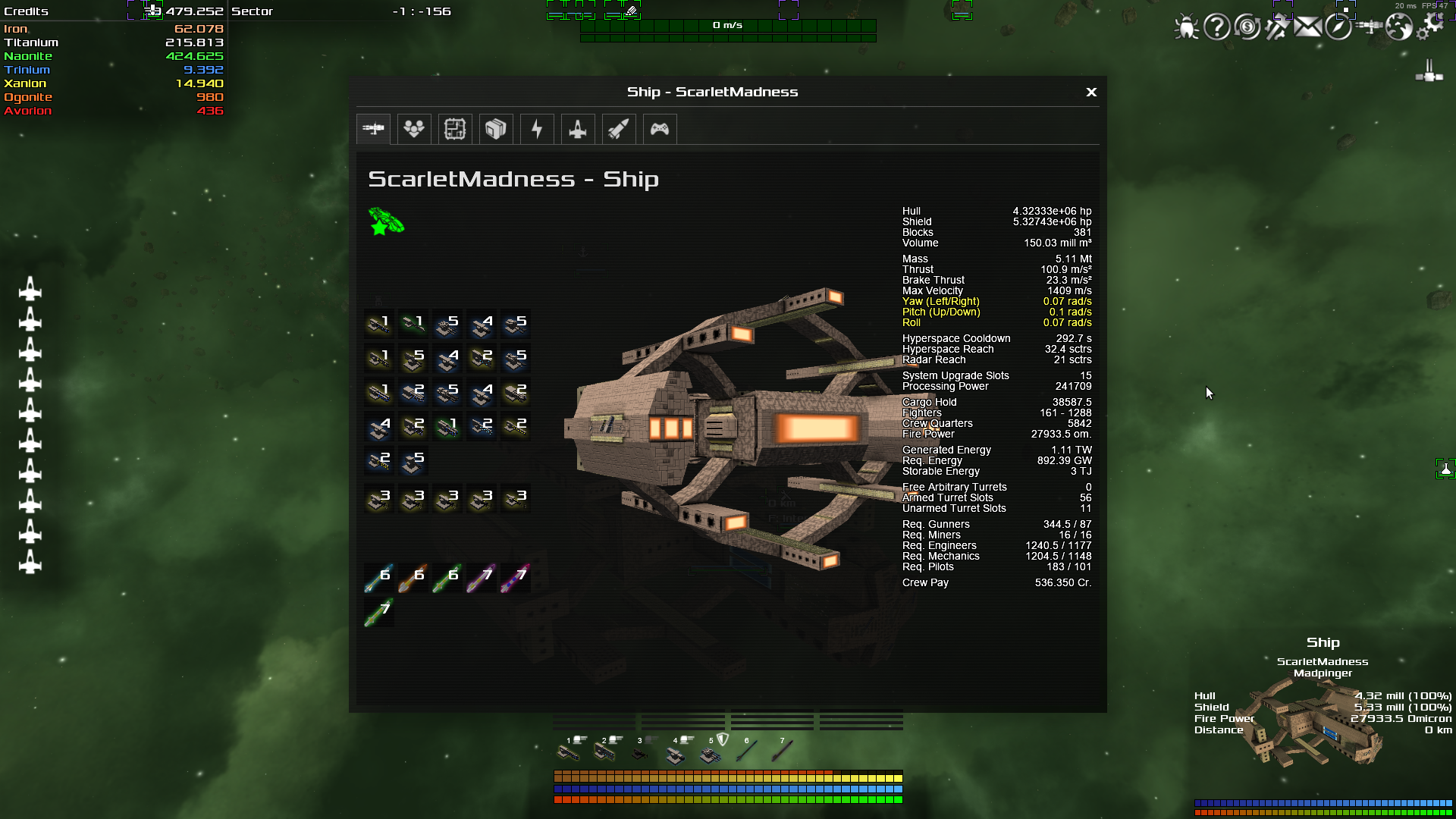Image resolution: width=1456 pixels, height=819 pixels.
Task: Open the compass icon
Action: pos(1338,28)
